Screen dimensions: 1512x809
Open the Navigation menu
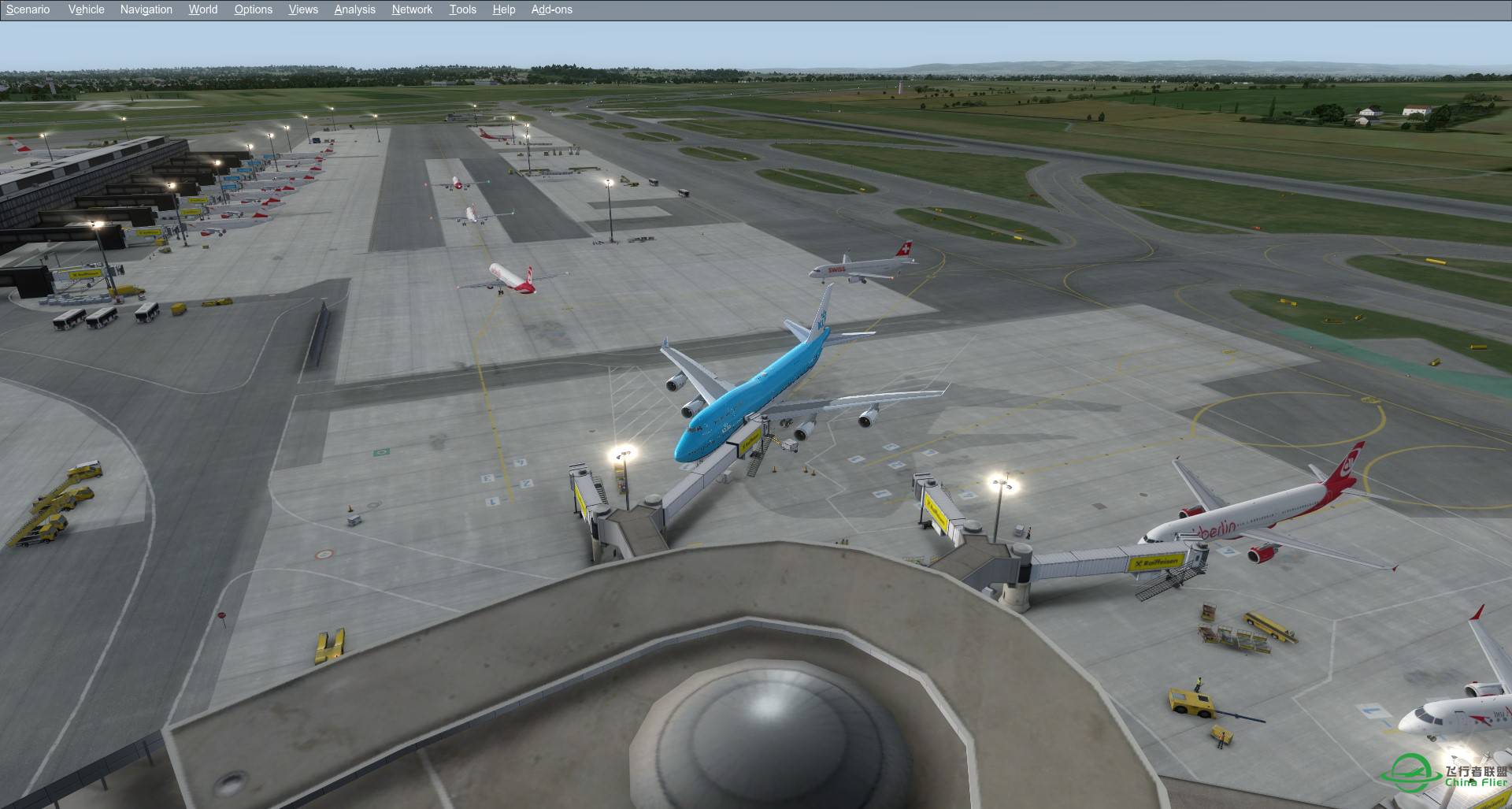tap(146, 9)
